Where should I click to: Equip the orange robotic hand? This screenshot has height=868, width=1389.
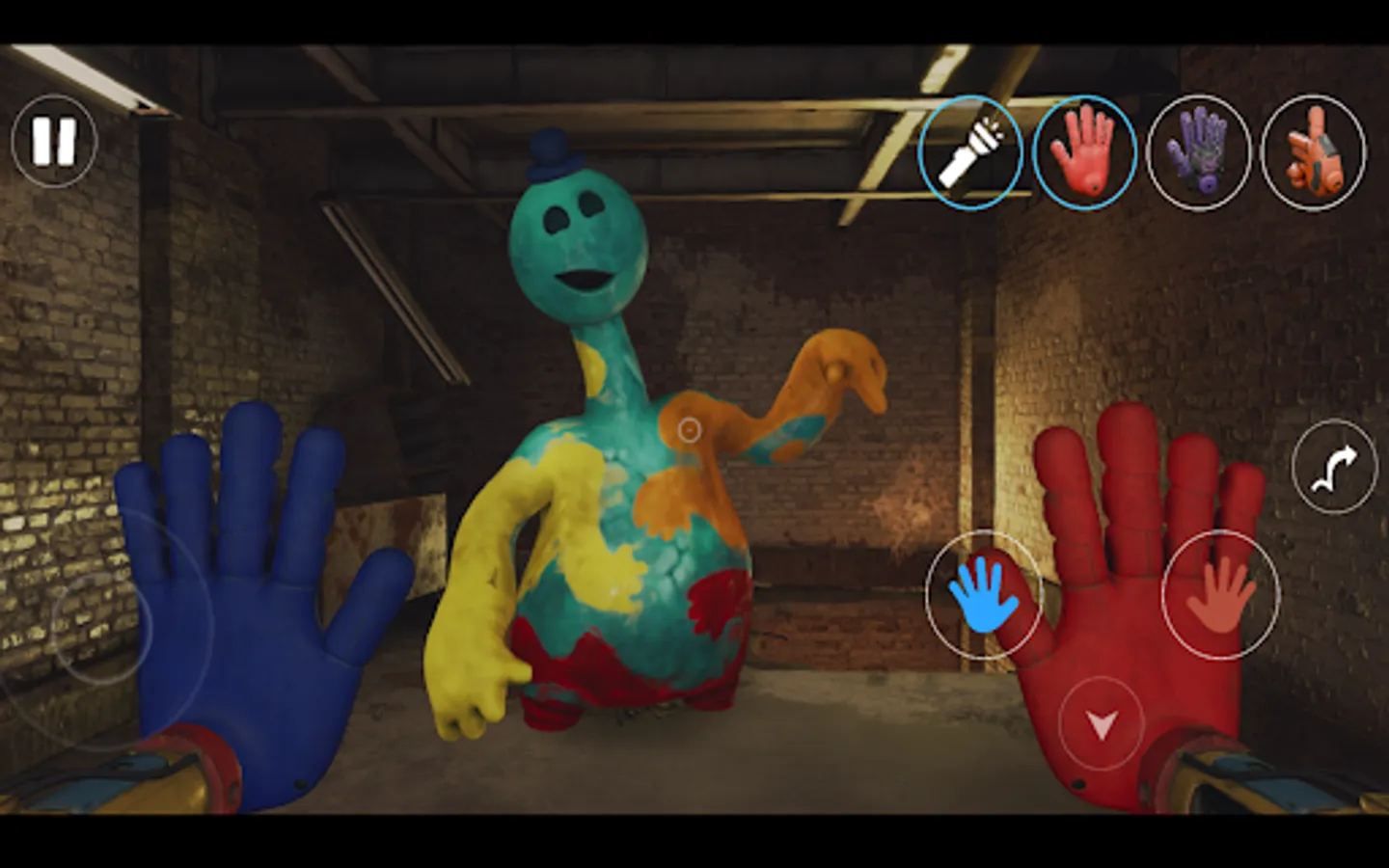(x=1312, y=152)
